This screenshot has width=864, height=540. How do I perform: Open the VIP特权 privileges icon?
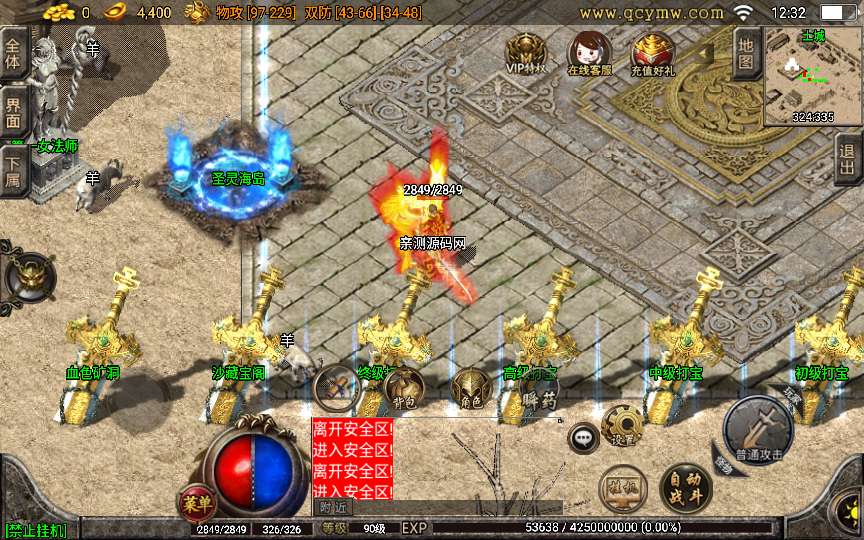pos(525,53)
